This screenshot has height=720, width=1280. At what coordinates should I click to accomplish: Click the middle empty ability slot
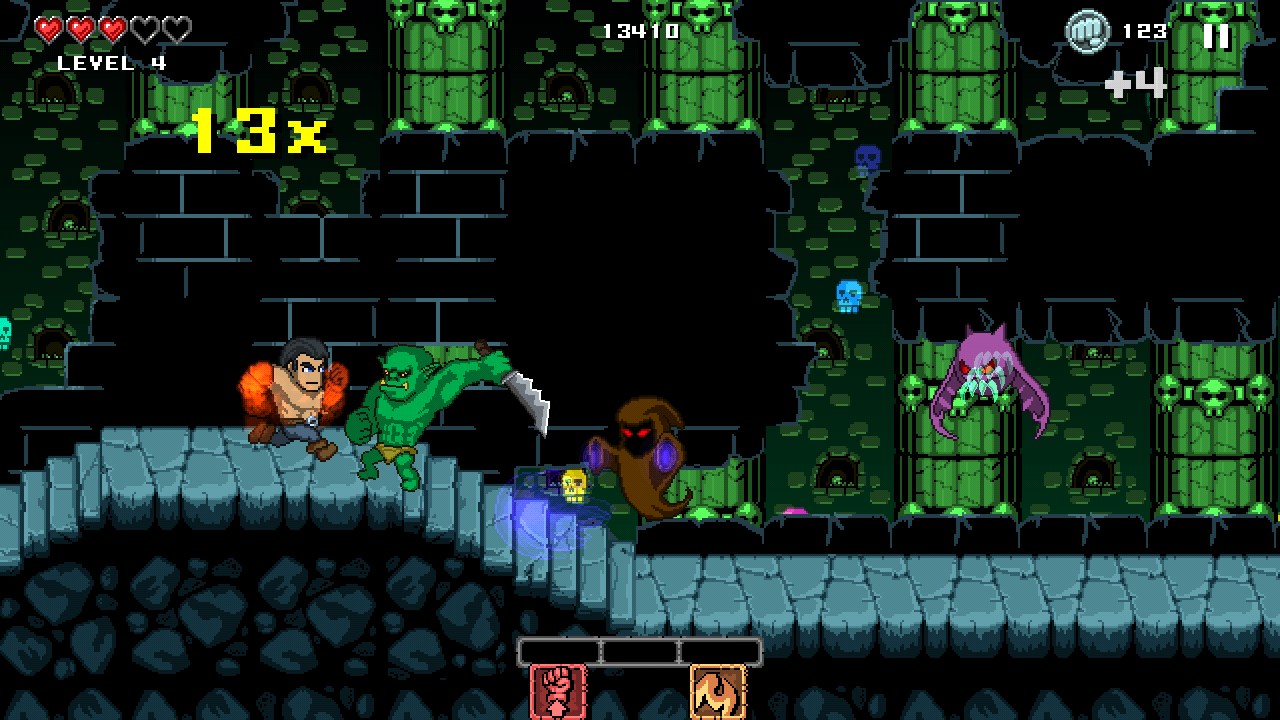click(x=639, y=651)
